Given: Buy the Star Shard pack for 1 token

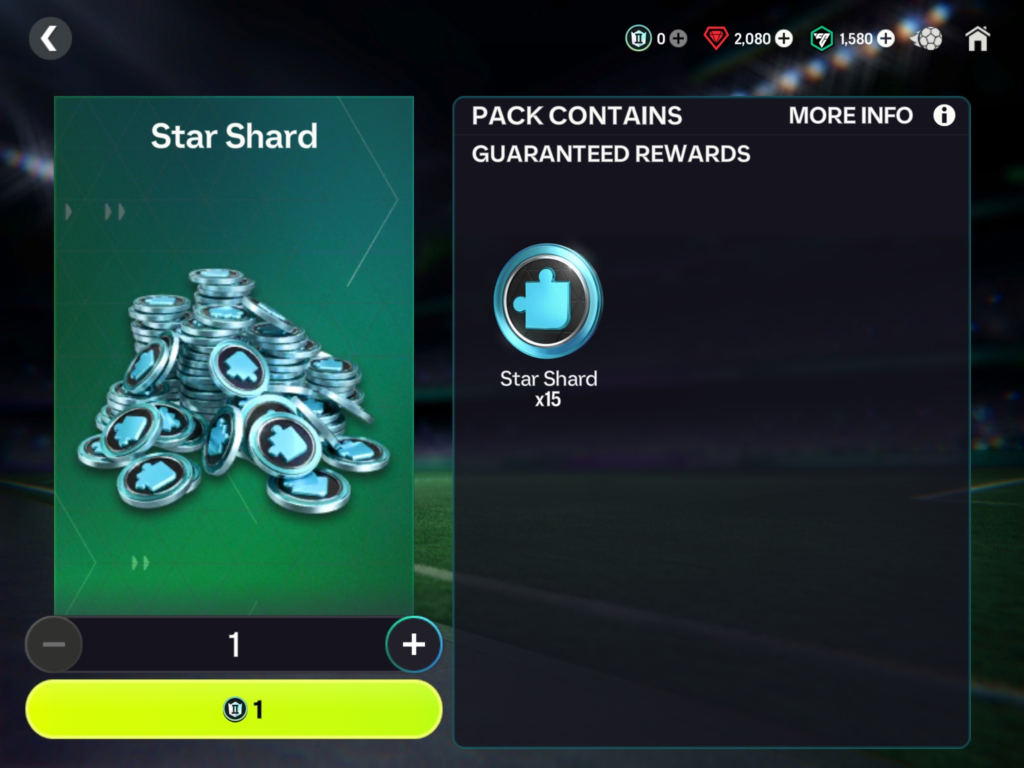Looking at the screenshot, I should click(x=234, y=710).
